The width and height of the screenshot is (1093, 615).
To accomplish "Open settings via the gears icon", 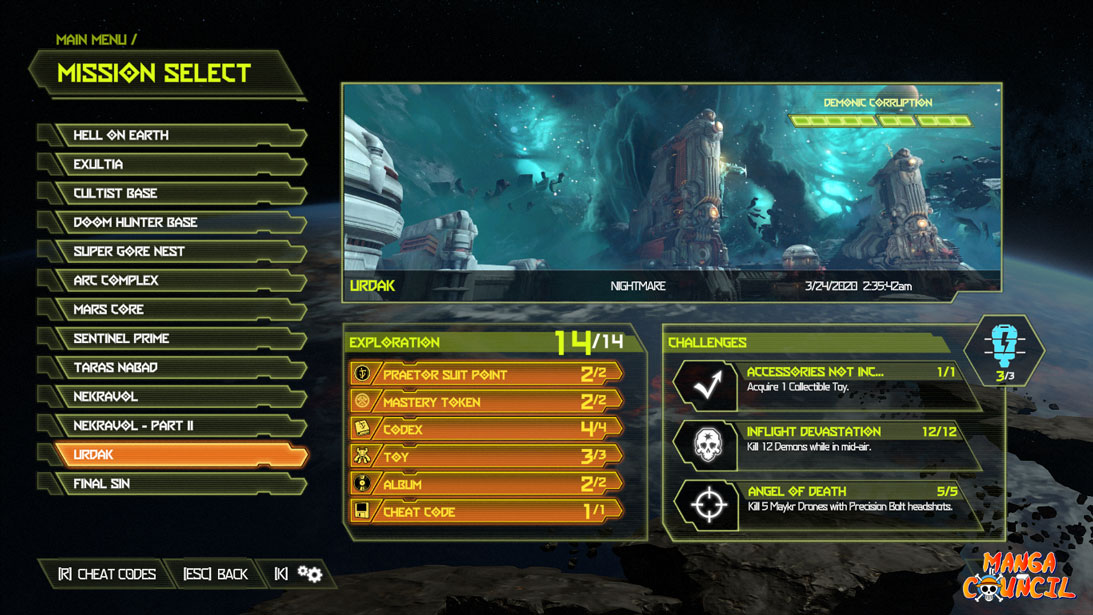I will (x=310, y=574).
